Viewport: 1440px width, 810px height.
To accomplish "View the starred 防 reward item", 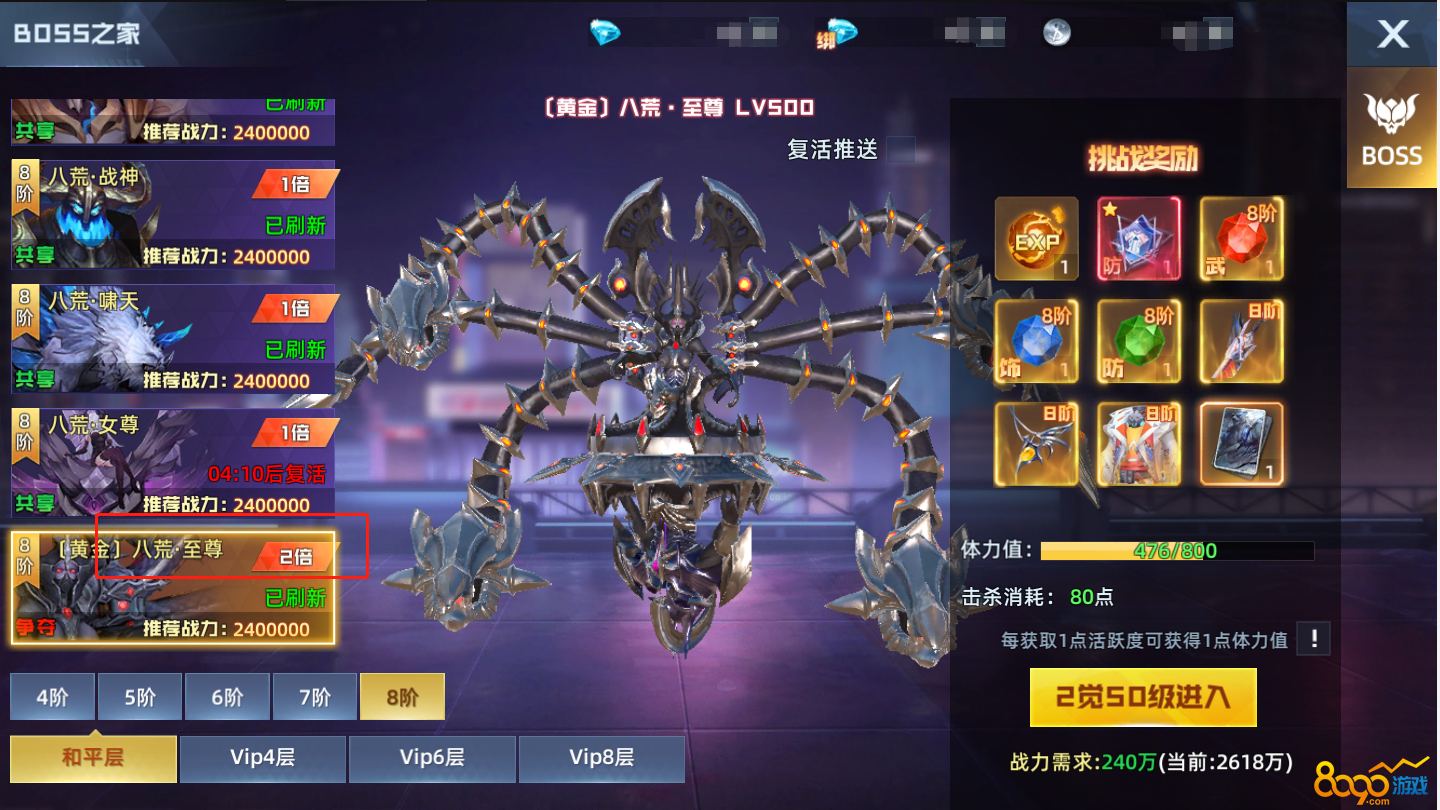I will click(x=1139, y=238).
